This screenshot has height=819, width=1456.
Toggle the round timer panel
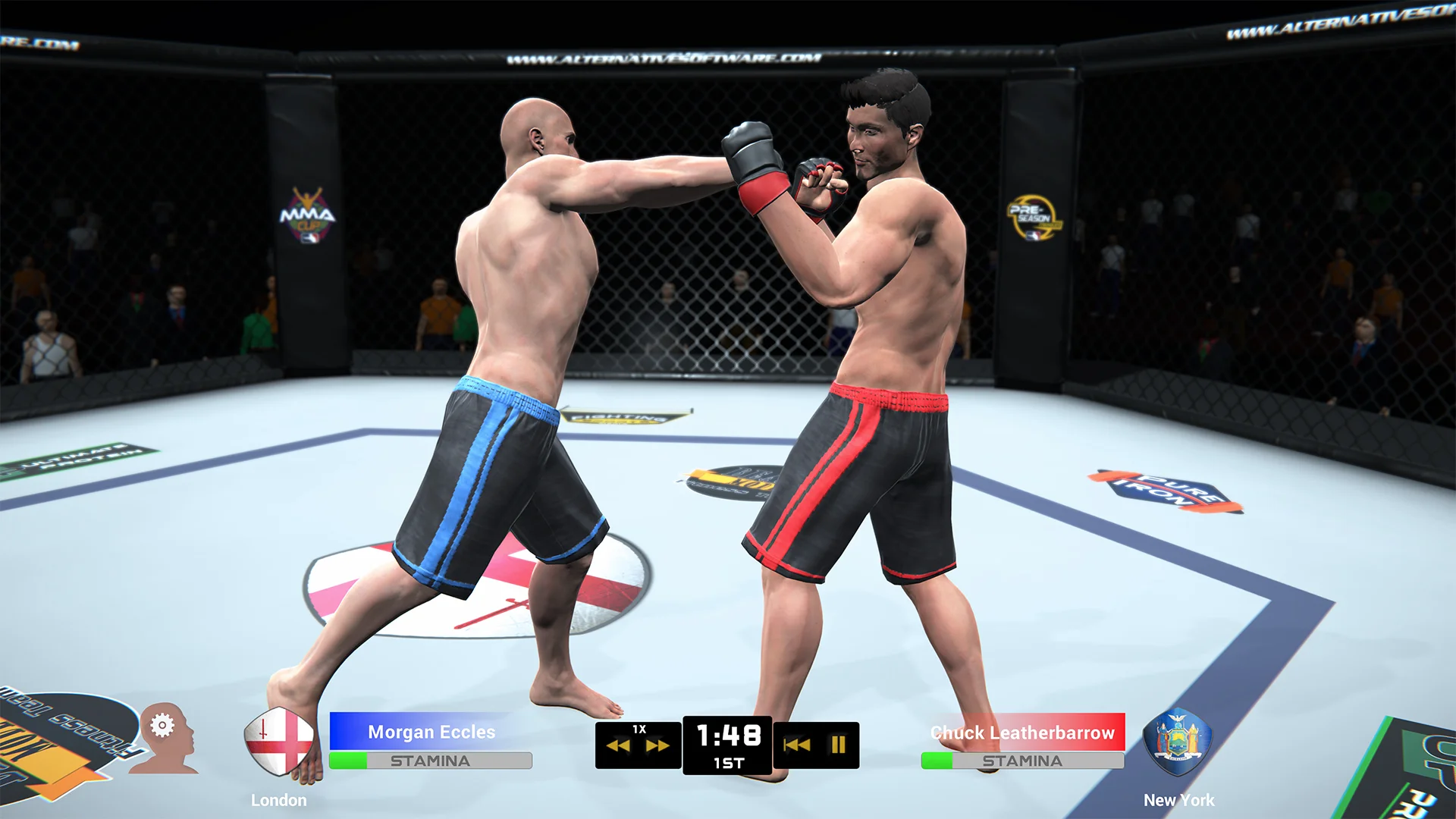click(x=727, y=745)
